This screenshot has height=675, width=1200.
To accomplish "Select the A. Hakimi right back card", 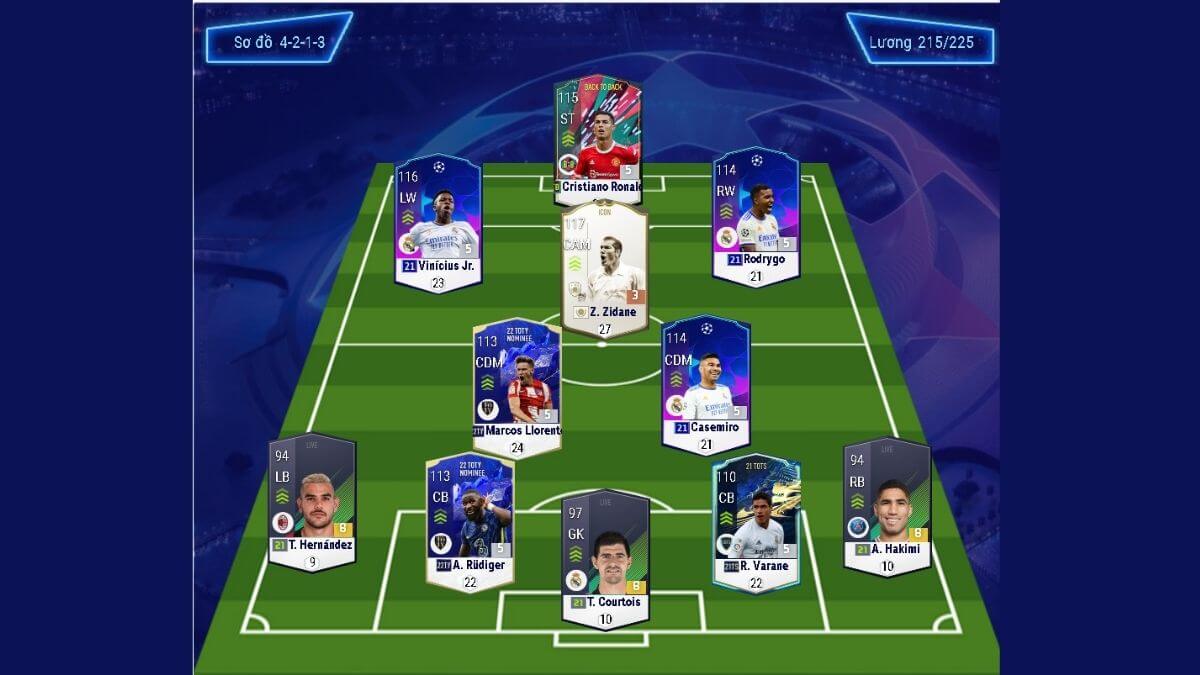I will [886, 502].
